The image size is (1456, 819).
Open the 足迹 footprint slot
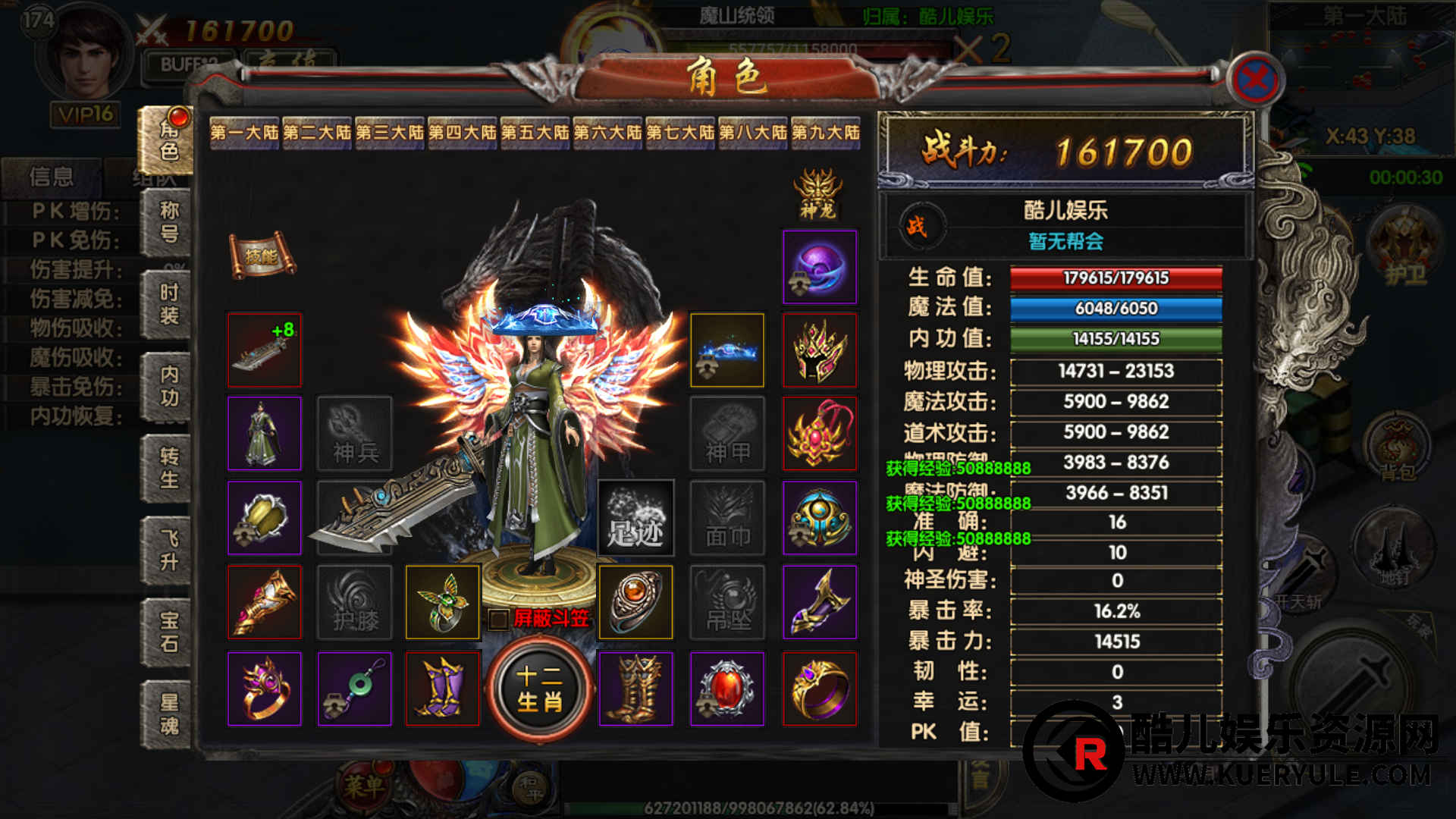tap(635, 519)
